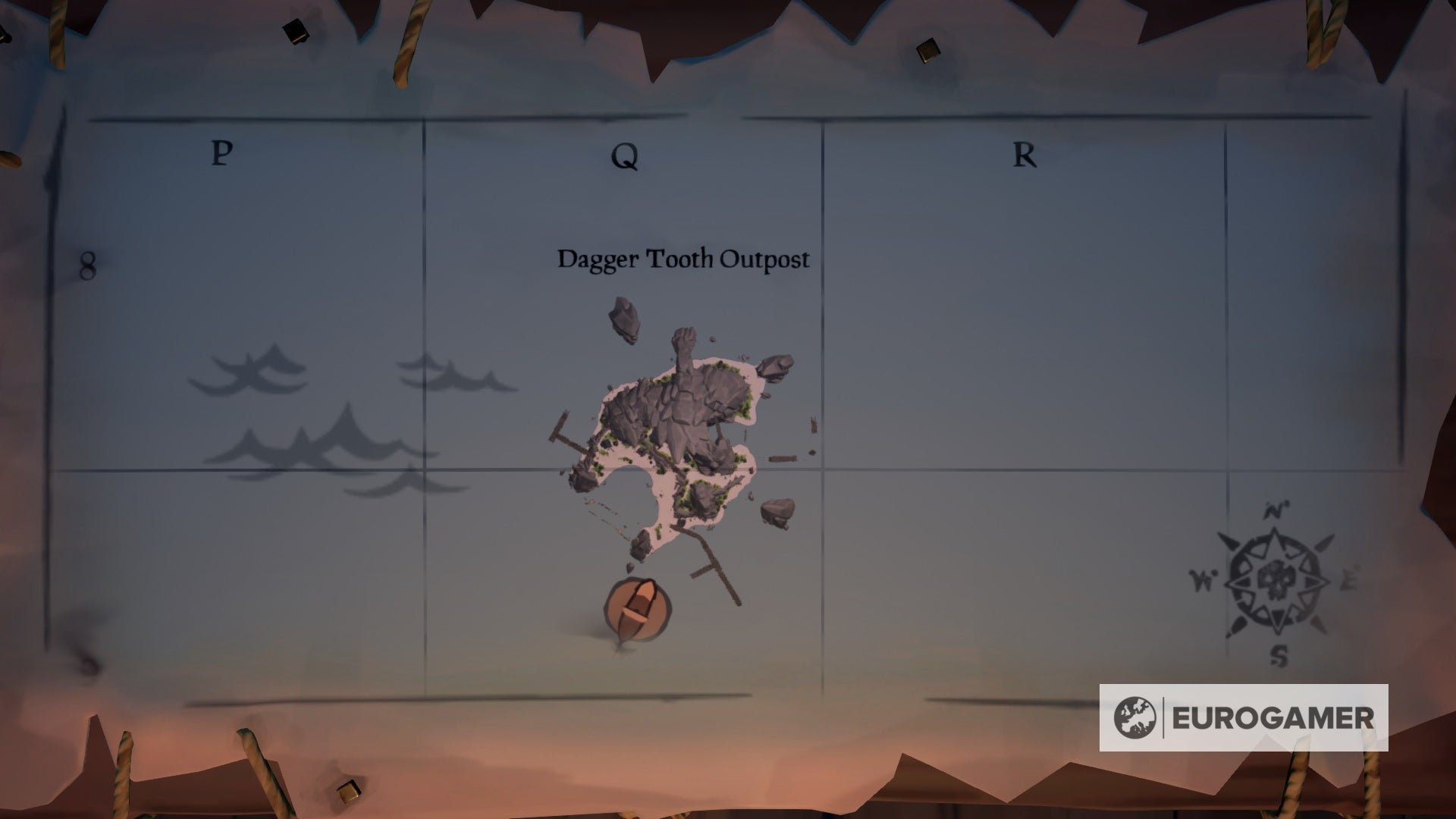The width and height of the screenshot is (1456, 819).
Task: Expand map row 8
Action: [87, 265]
